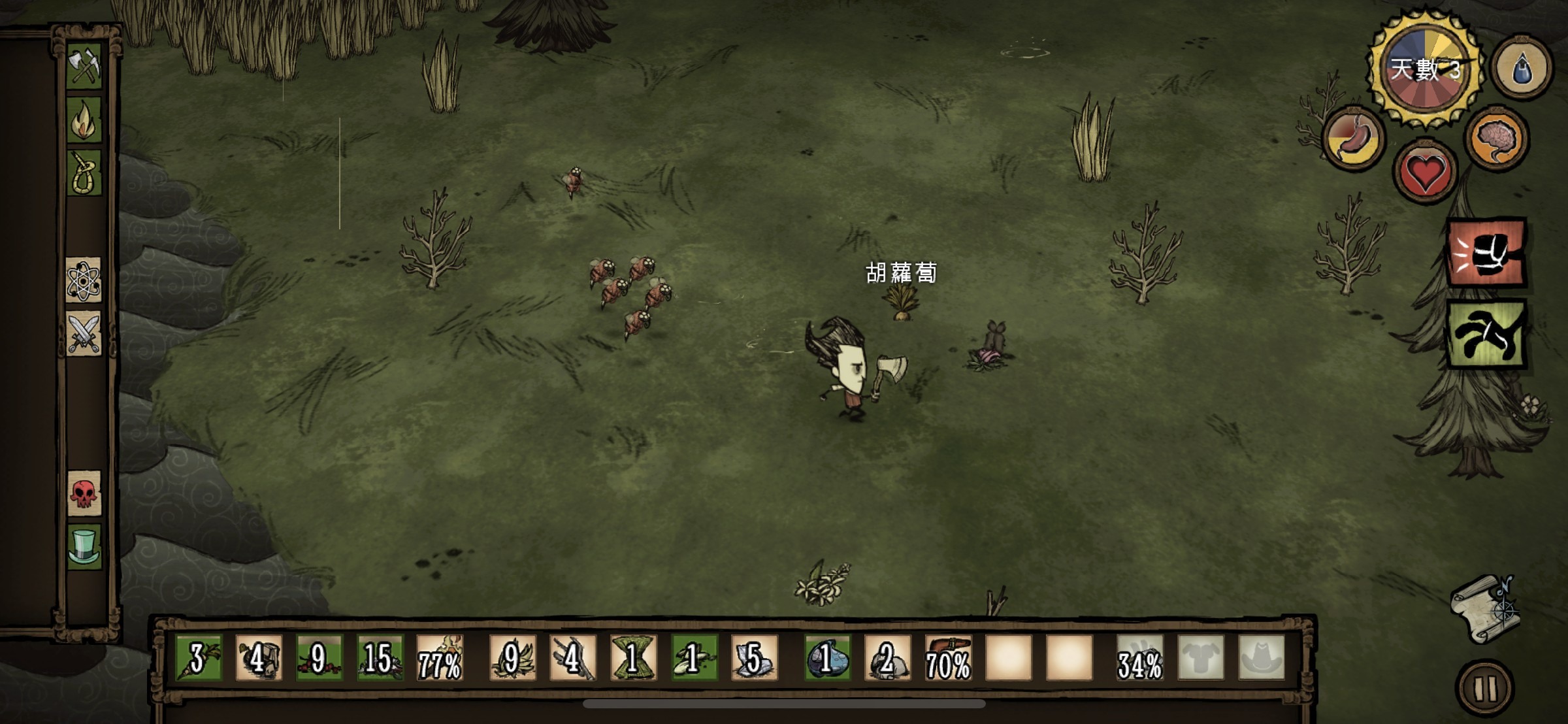Open the rope Survival crafting tab

84,173
